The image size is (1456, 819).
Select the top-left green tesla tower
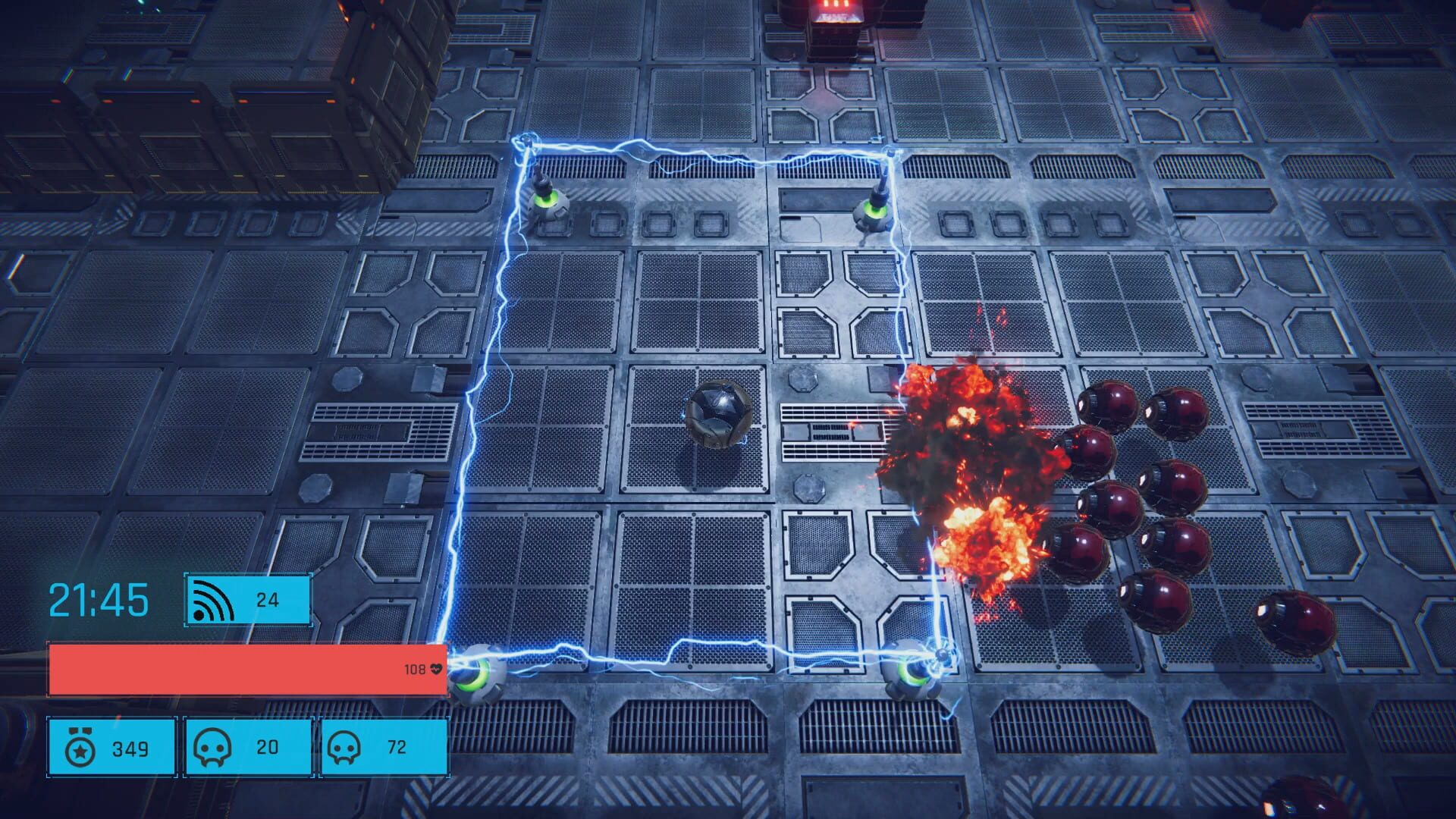(548, 205)
